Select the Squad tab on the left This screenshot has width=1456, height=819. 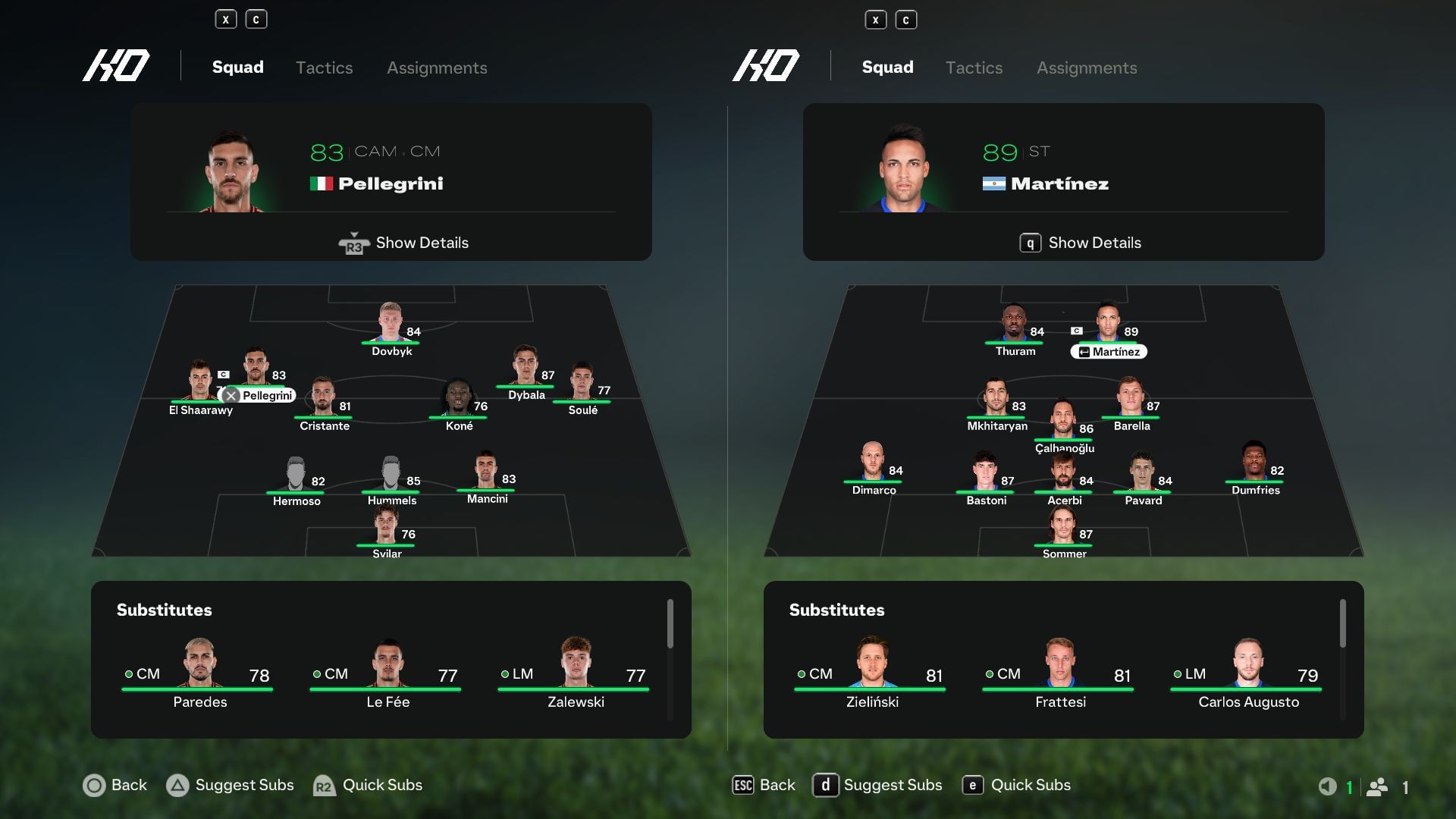pyautogui.click(x=237, y=67)
